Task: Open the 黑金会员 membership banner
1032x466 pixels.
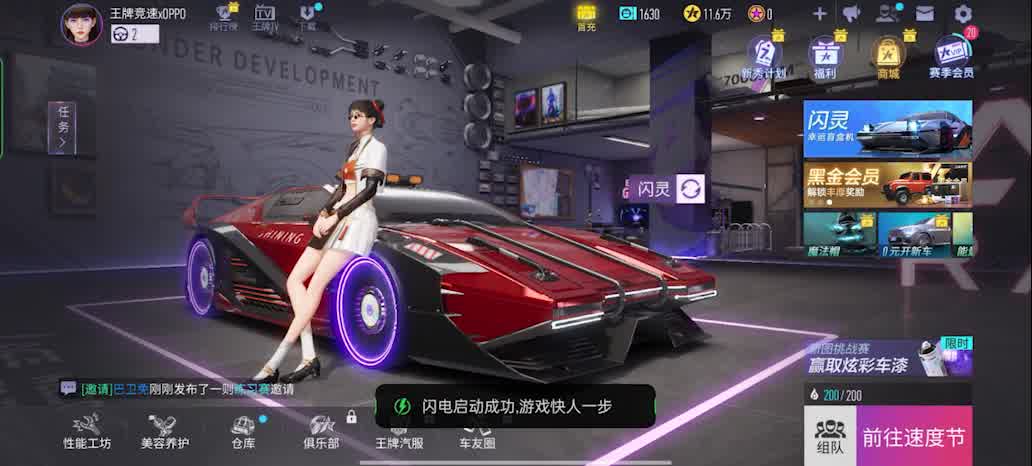Action: (x=887, y=185)
